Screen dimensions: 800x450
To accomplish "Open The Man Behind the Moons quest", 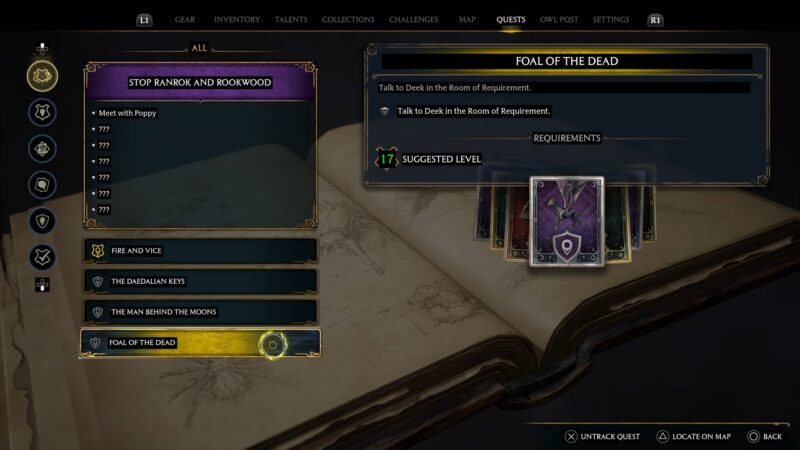I will tap(200, 312).
